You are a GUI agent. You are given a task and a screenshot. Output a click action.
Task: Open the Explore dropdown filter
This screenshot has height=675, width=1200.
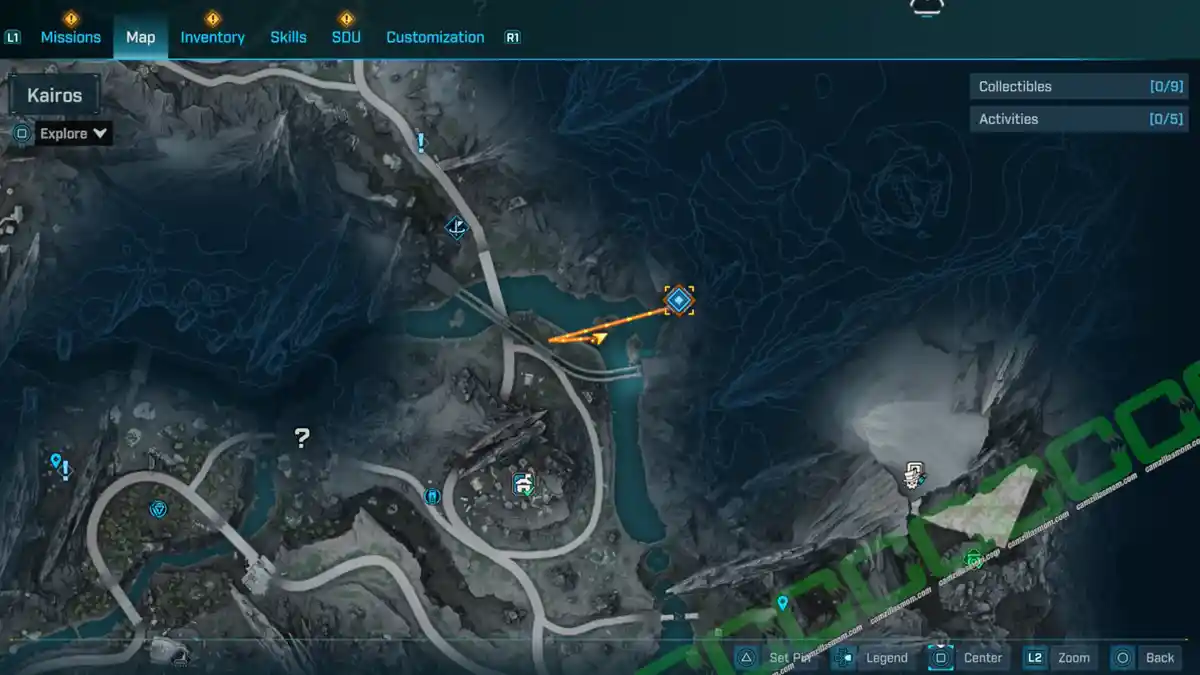click(73, 133)
